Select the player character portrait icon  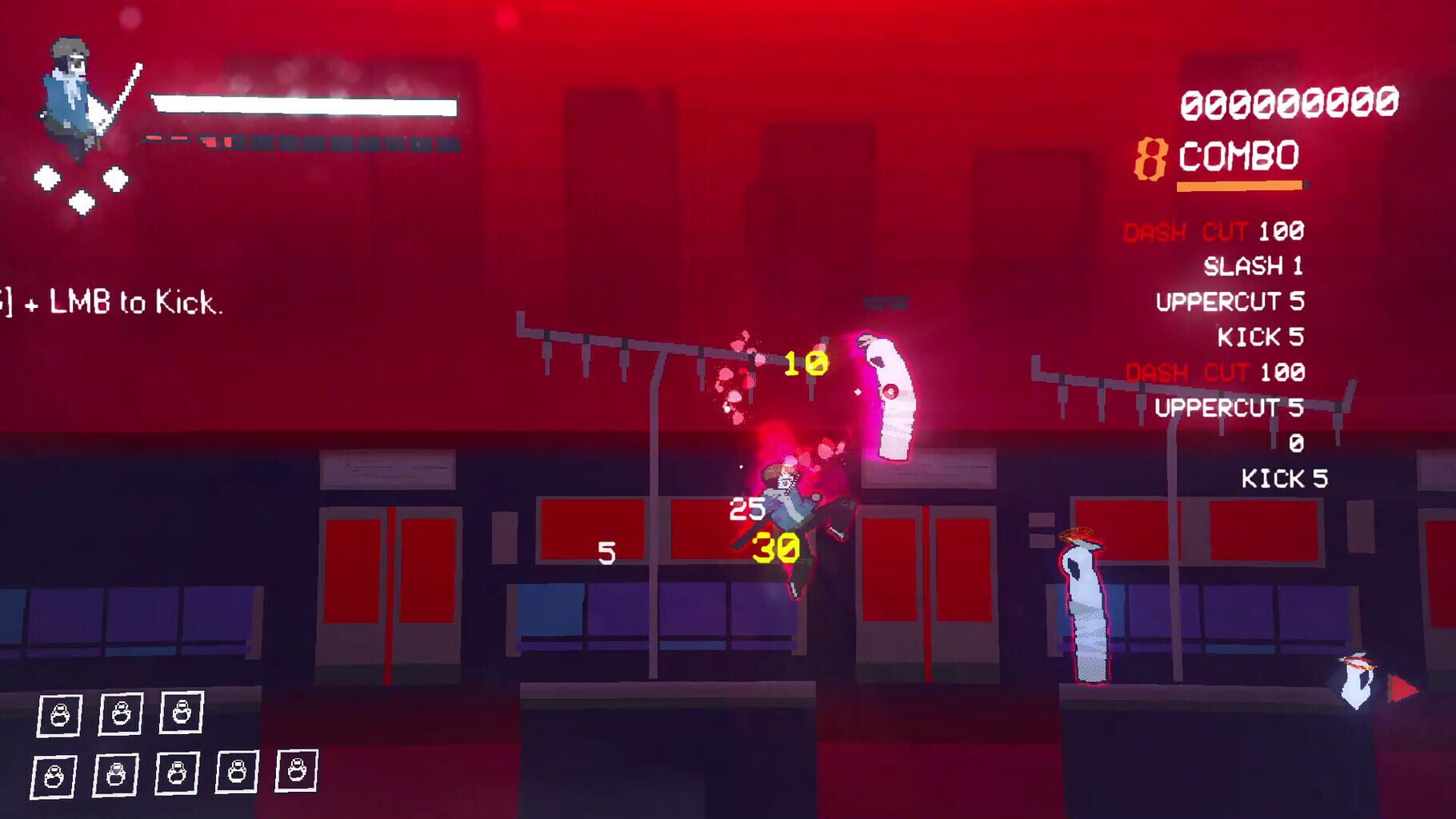72,92
